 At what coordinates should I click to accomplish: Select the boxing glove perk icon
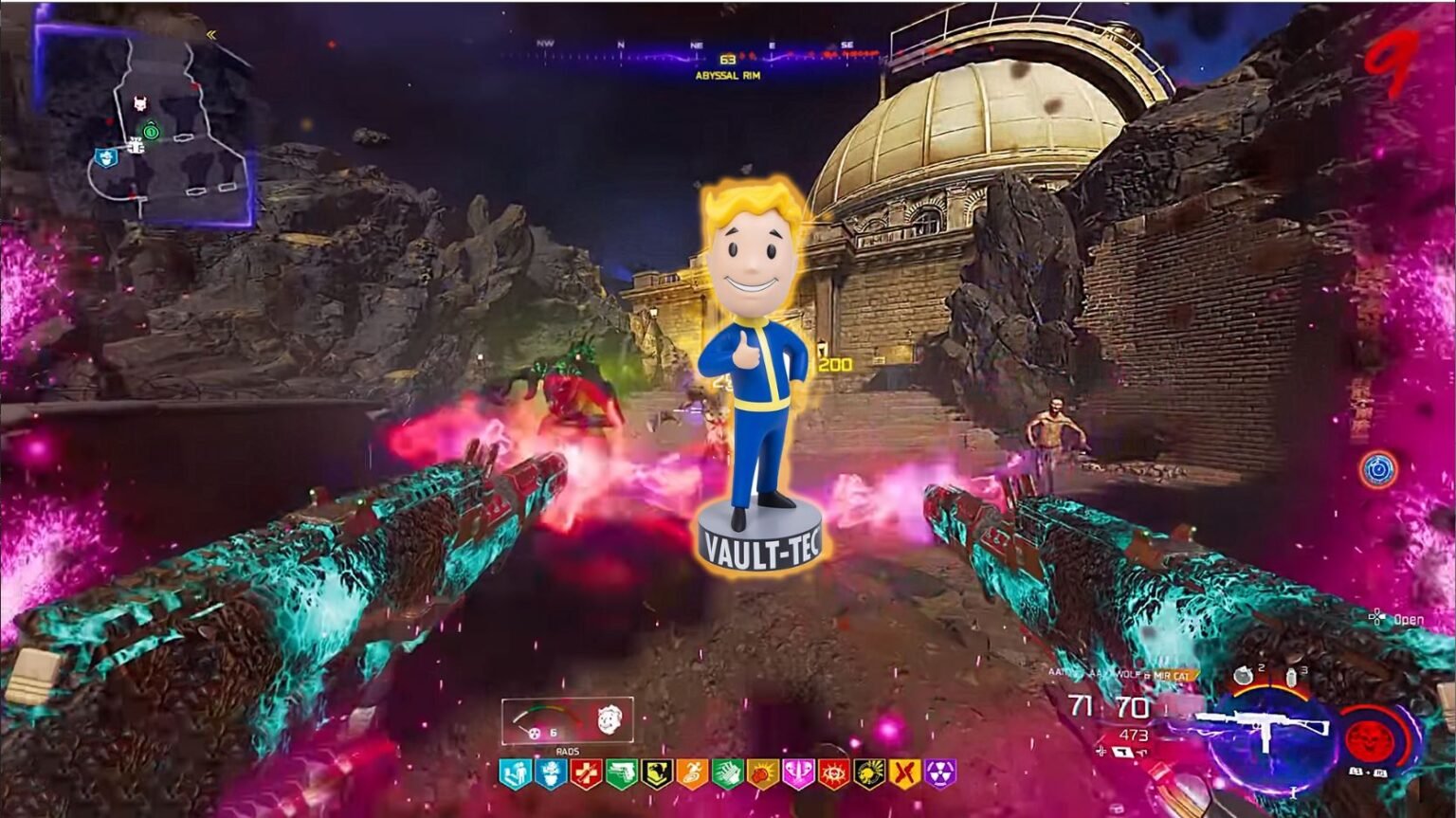[763, 774]
